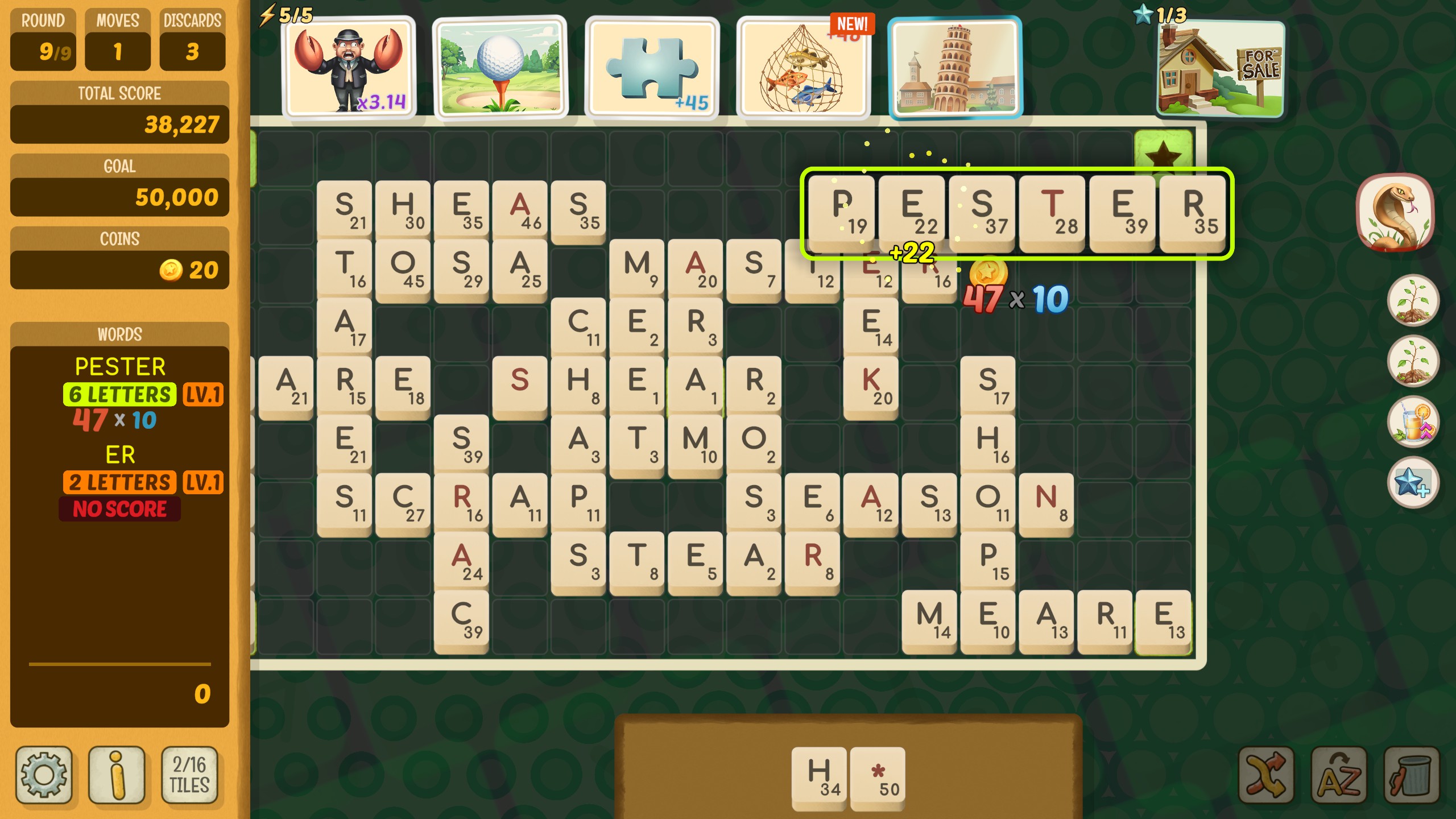
Task: Show the info panel
Action: point(117,775)
